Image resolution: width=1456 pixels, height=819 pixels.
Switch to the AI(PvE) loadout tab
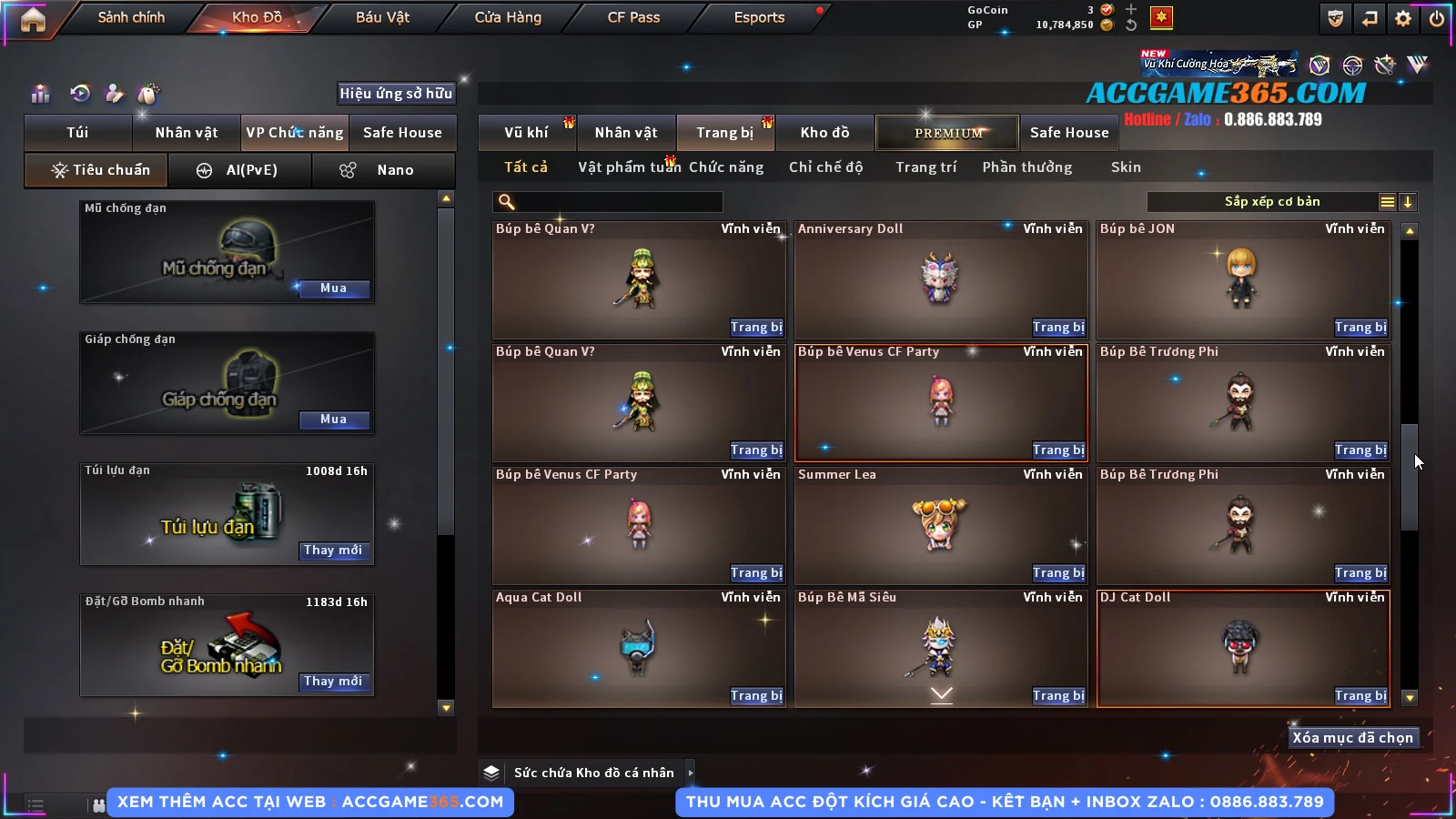point(240,170)
